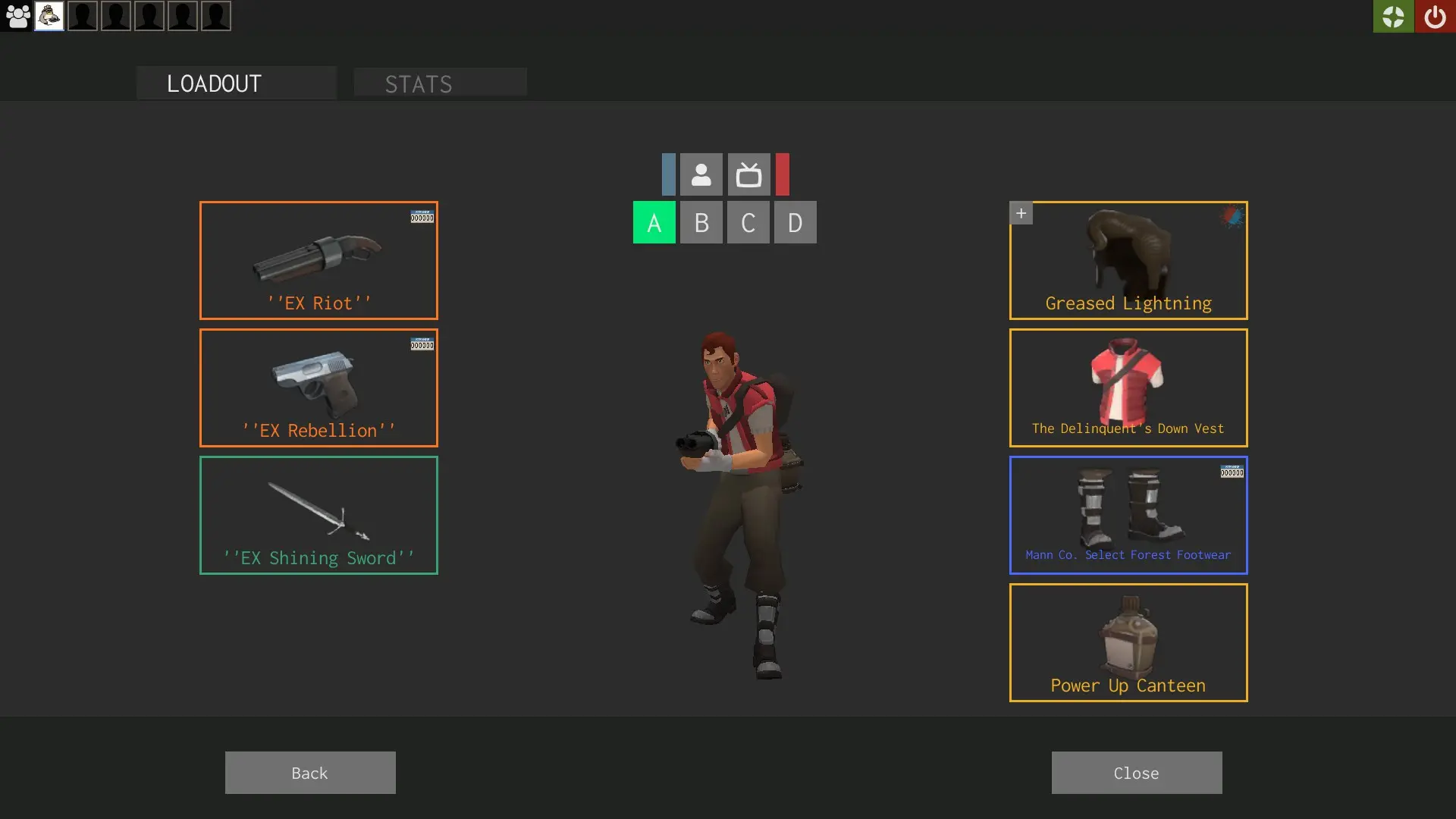Screen dimensions: 1456x819
Task: Switch to the TV preview icon
Action: (748, 174)
